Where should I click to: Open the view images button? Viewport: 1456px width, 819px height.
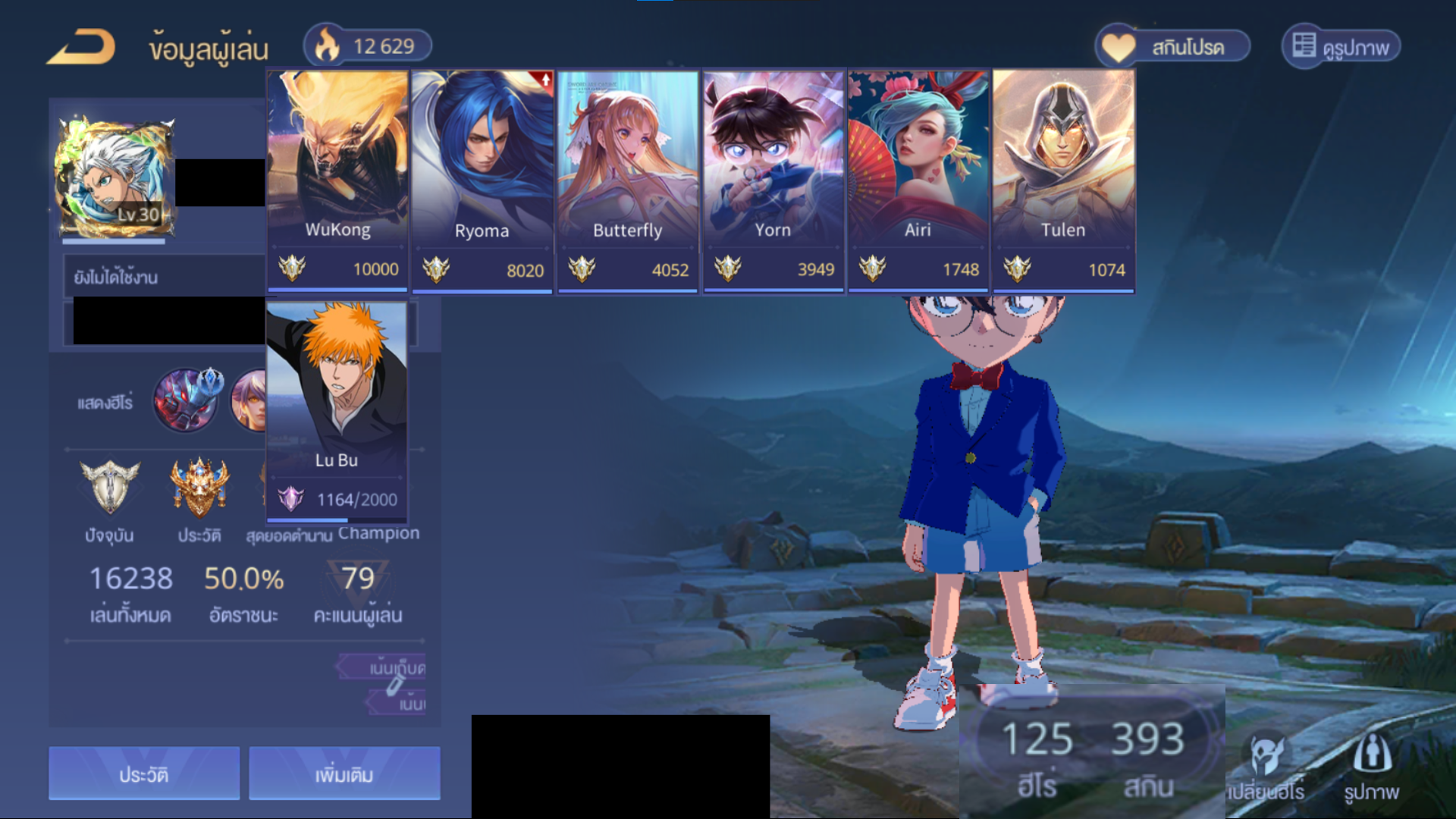click(x=1341, y=47)
